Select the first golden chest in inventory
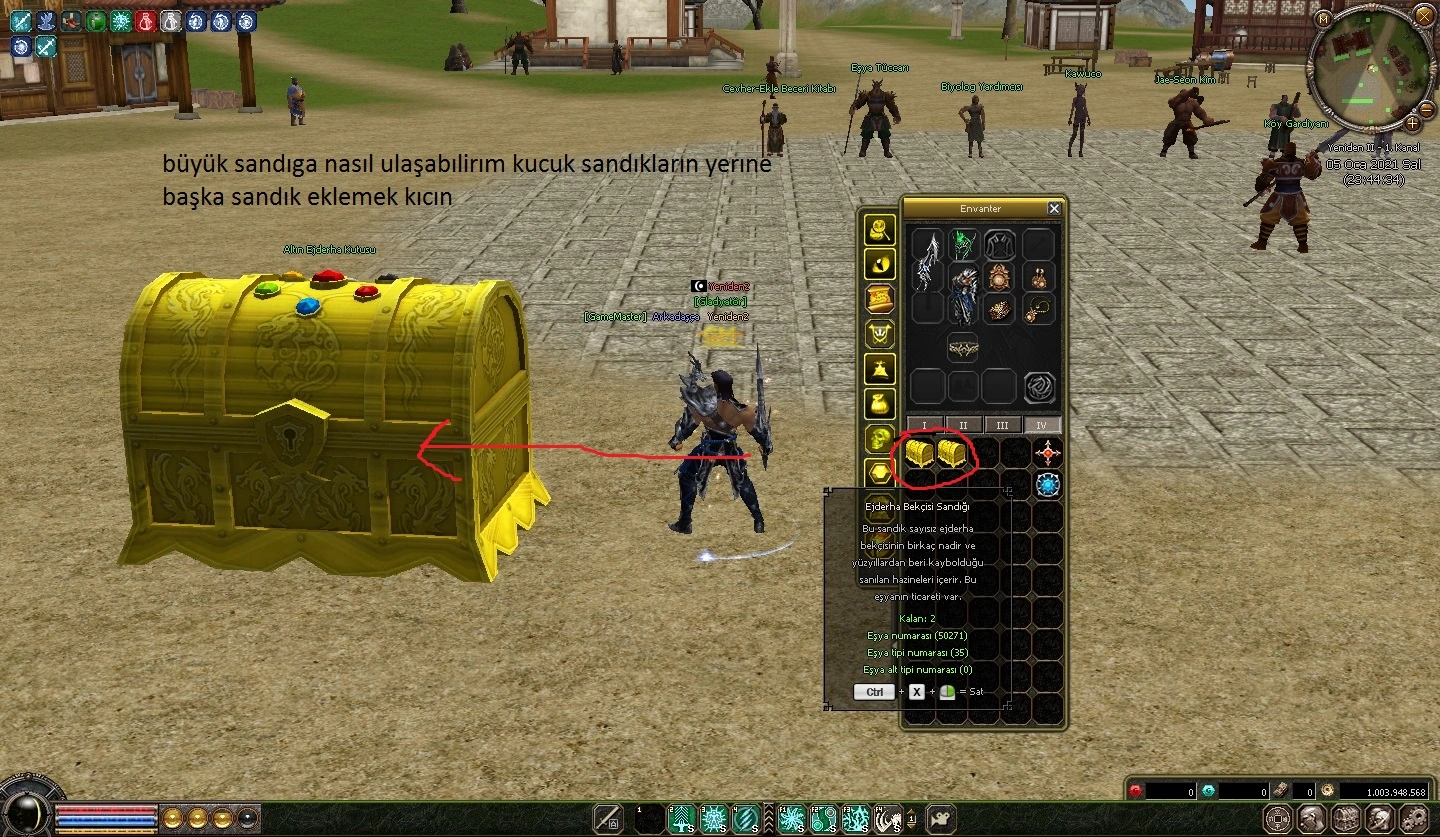The height and width of the screenshot is (837, 1440). (919, 453)
